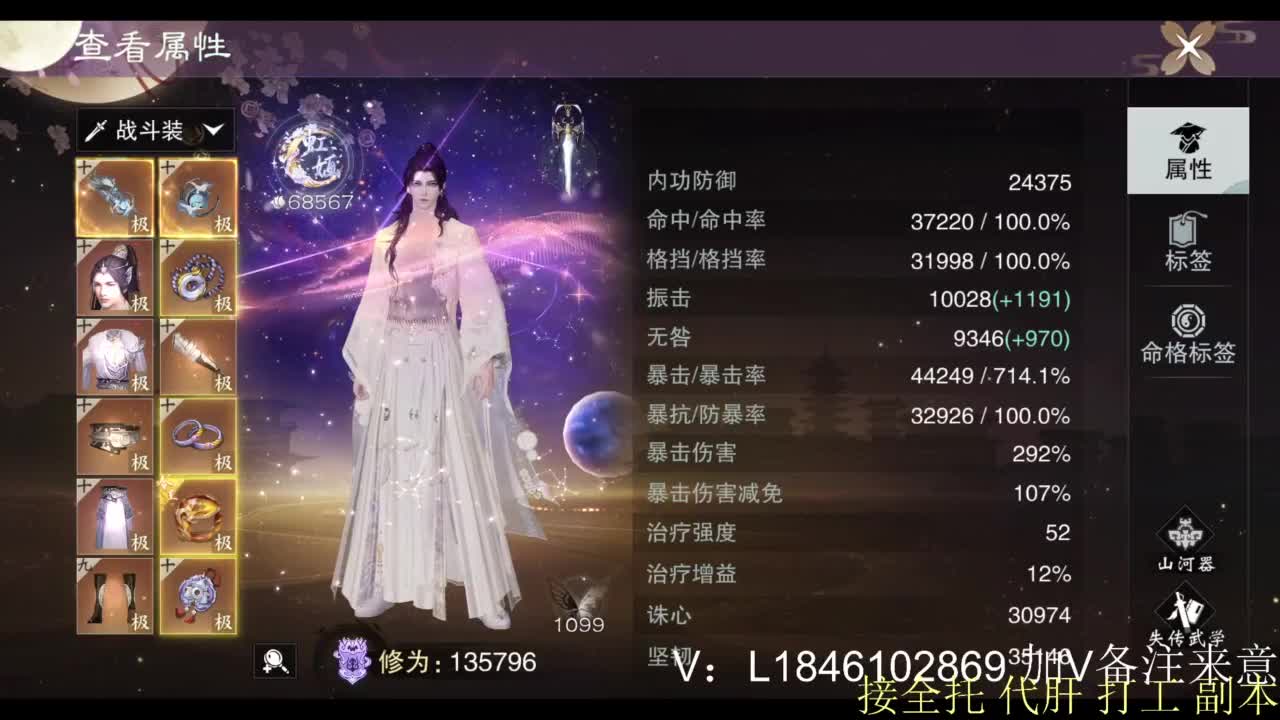Select the 属性 tab
Image resolution: width=1280 pixels, height=720 pixels.
coord(1186,150)
